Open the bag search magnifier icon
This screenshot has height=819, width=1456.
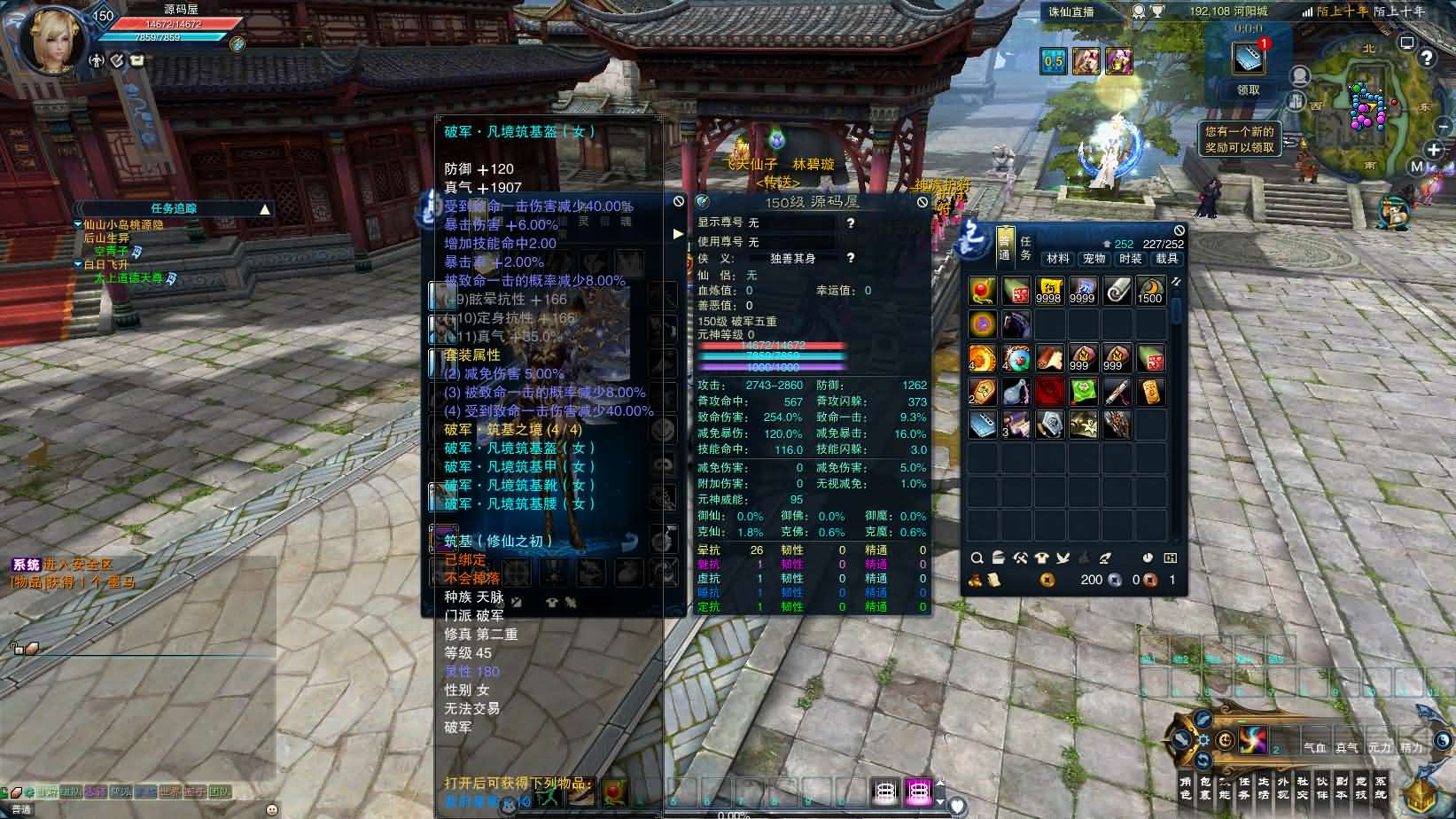click(x=977, y=559)
